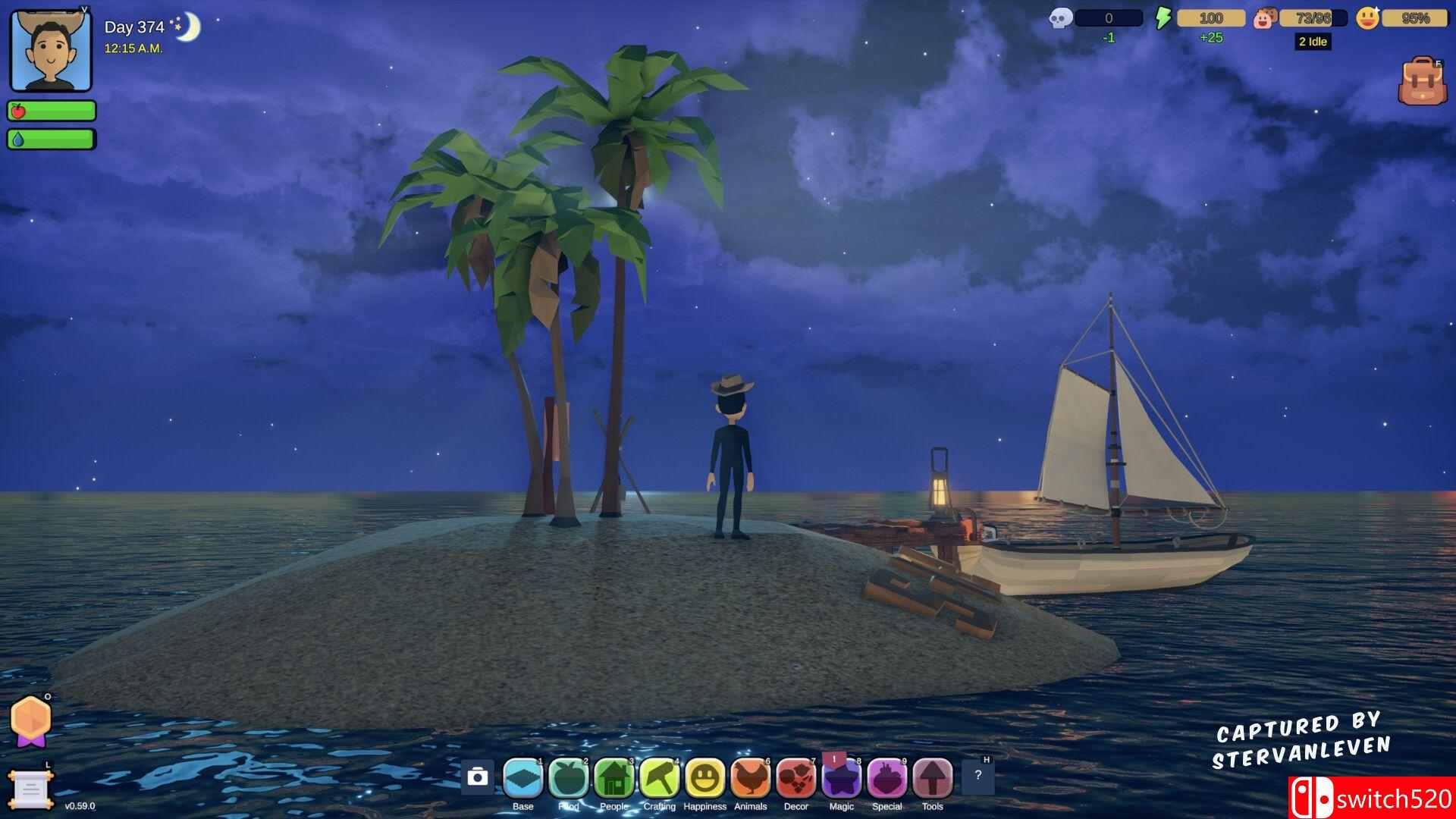
Task: Choose the Magic build category
Action: [842, 778]
